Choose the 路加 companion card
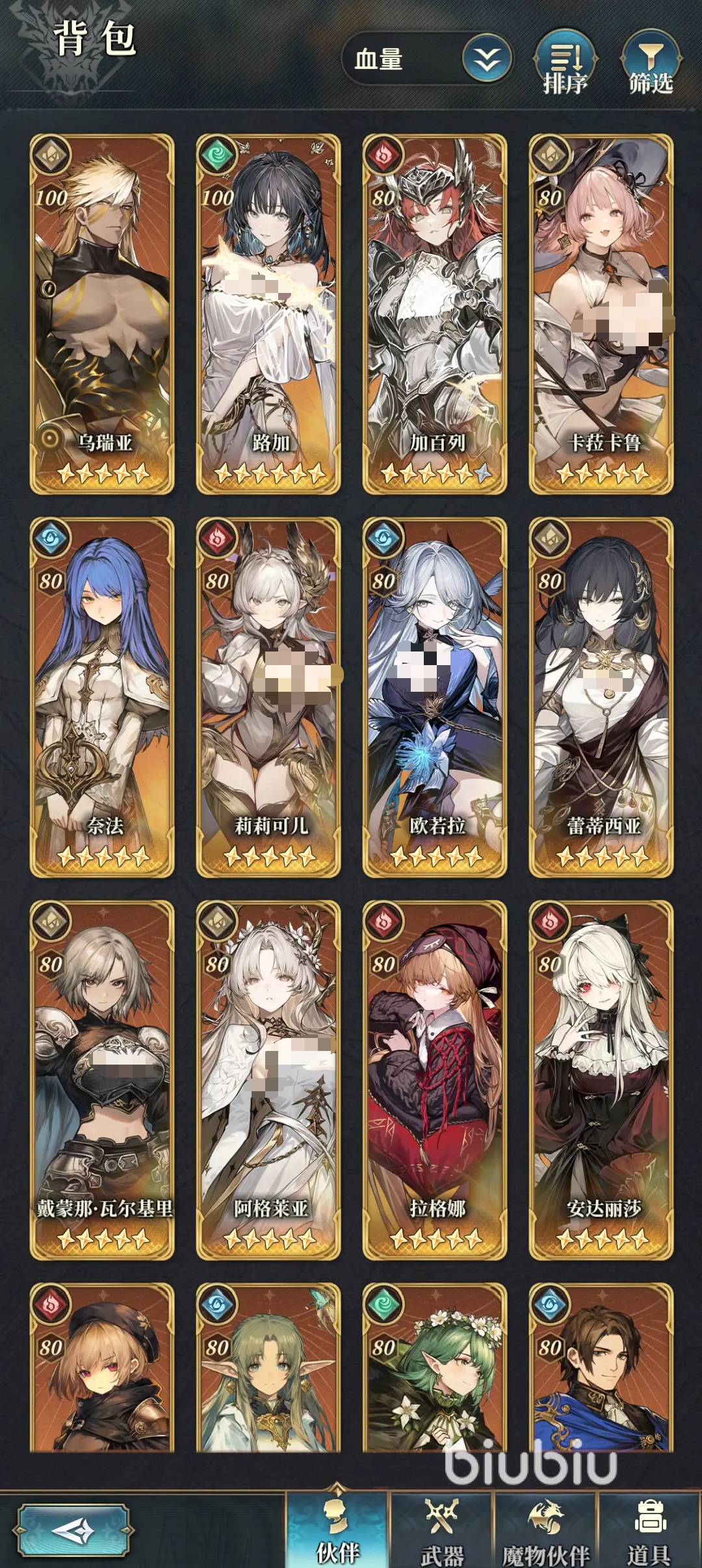The image size is (702, 1568). coord(268,314)
